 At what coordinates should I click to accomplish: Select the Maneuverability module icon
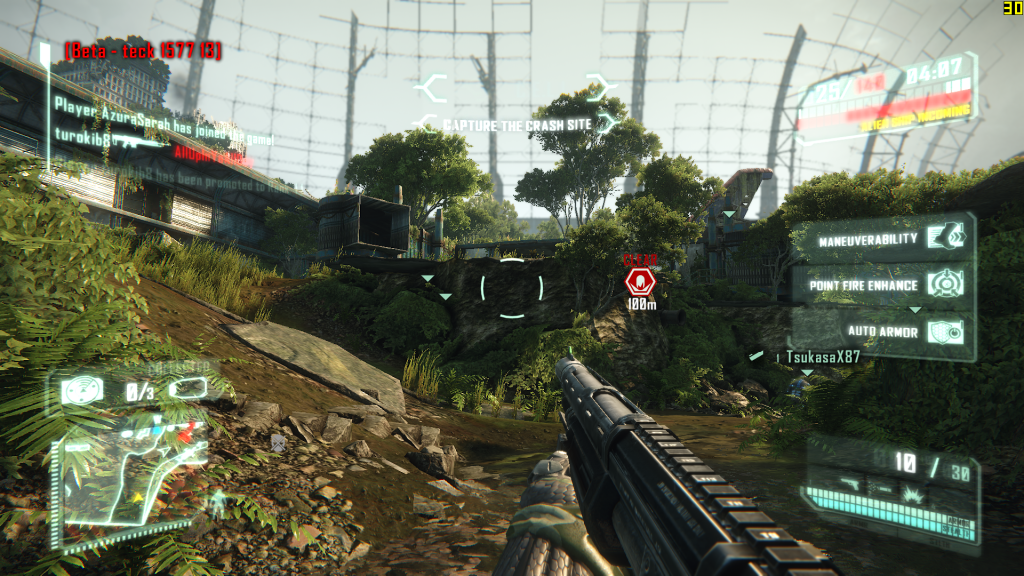944,236
